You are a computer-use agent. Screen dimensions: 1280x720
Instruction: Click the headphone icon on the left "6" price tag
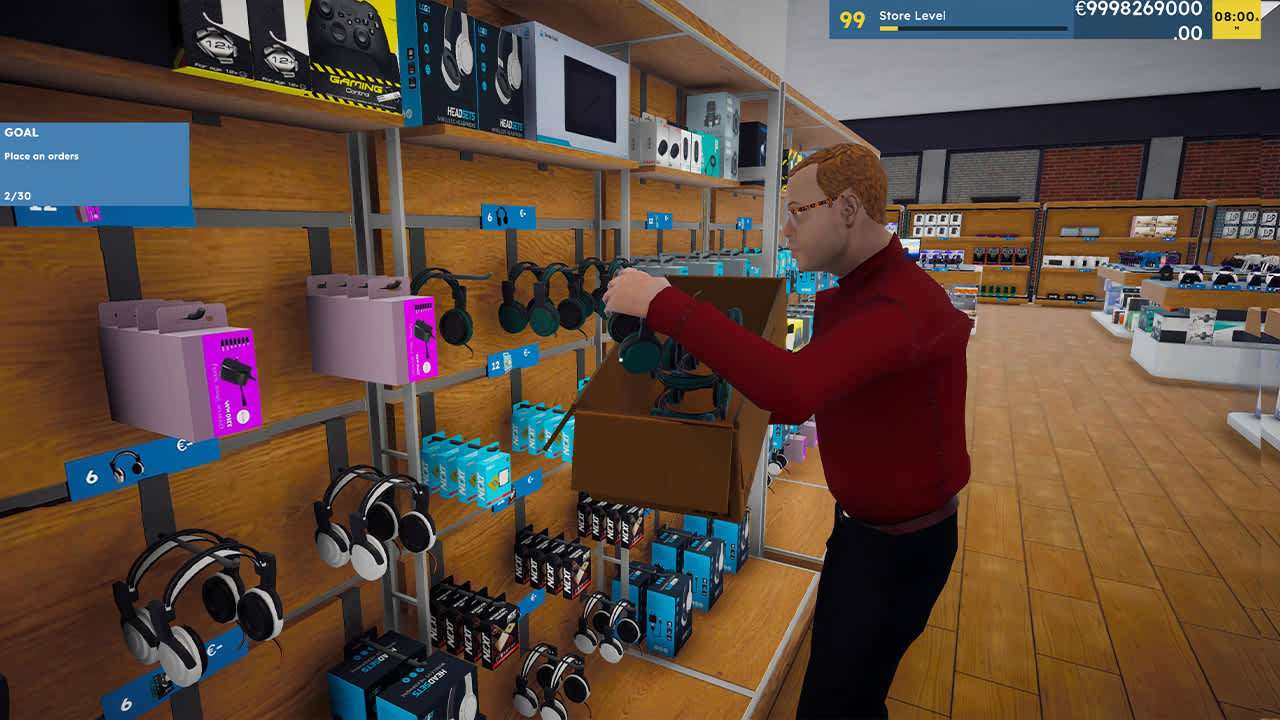coord(125,466)
